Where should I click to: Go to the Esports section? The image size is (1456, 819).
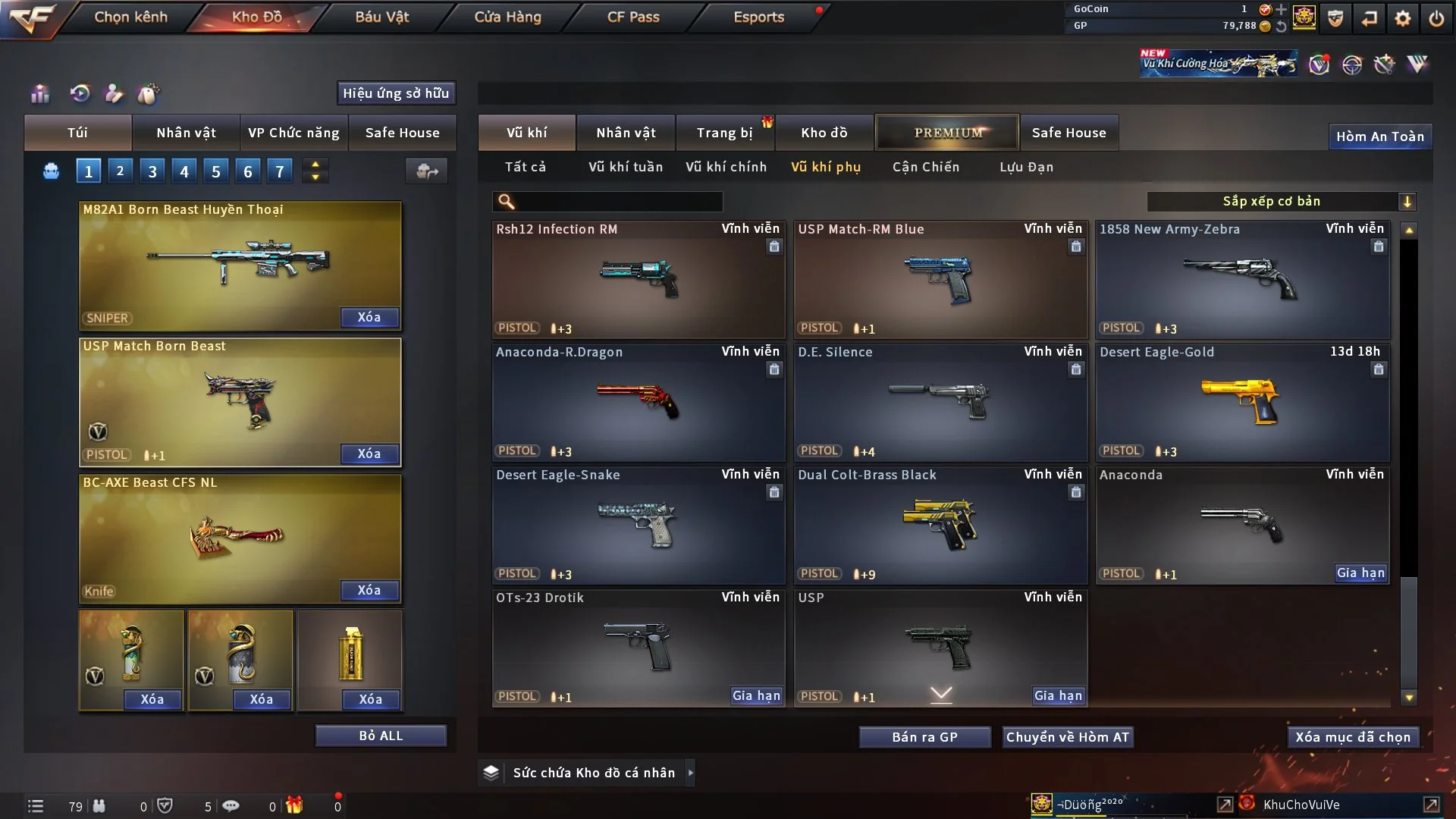(758, 17)
